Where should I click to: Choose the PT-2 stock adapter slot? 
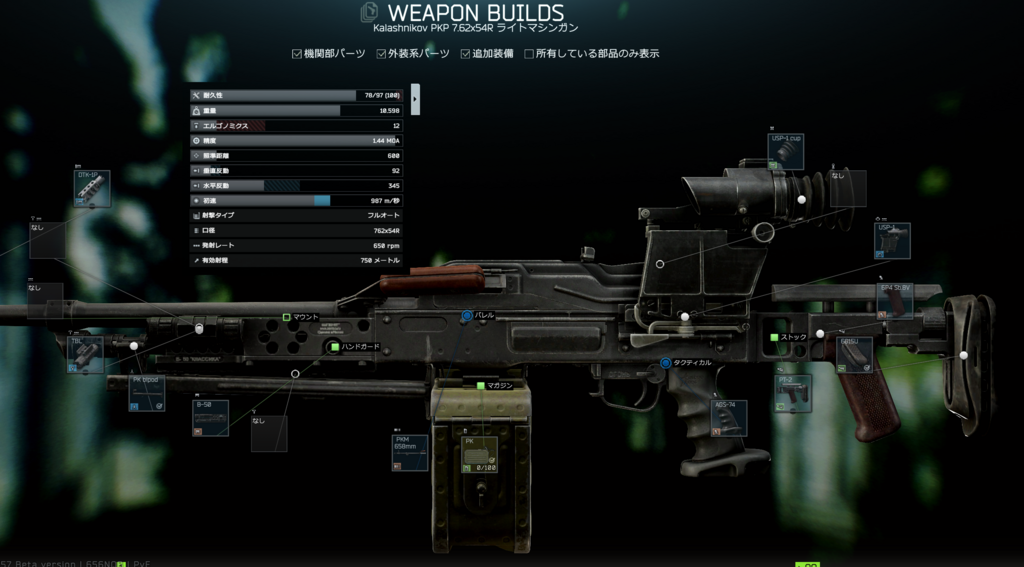coord(792,393)
